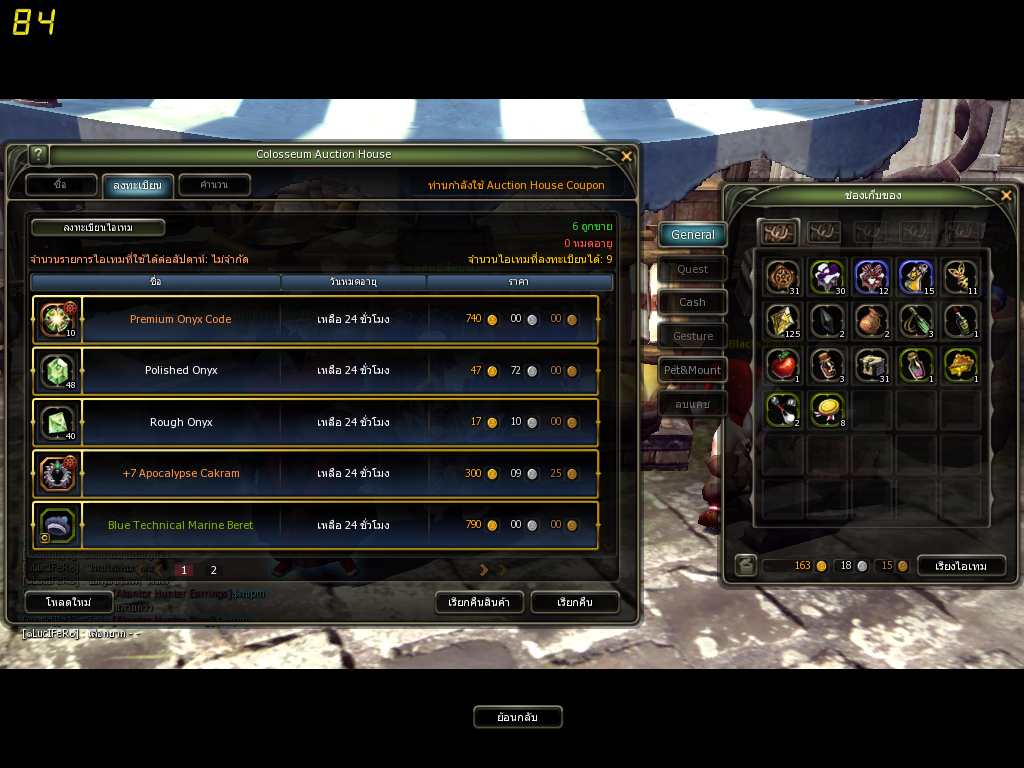
Task: Go to auction list page 2
Action: pyautogui.click(x=213, y=570)
